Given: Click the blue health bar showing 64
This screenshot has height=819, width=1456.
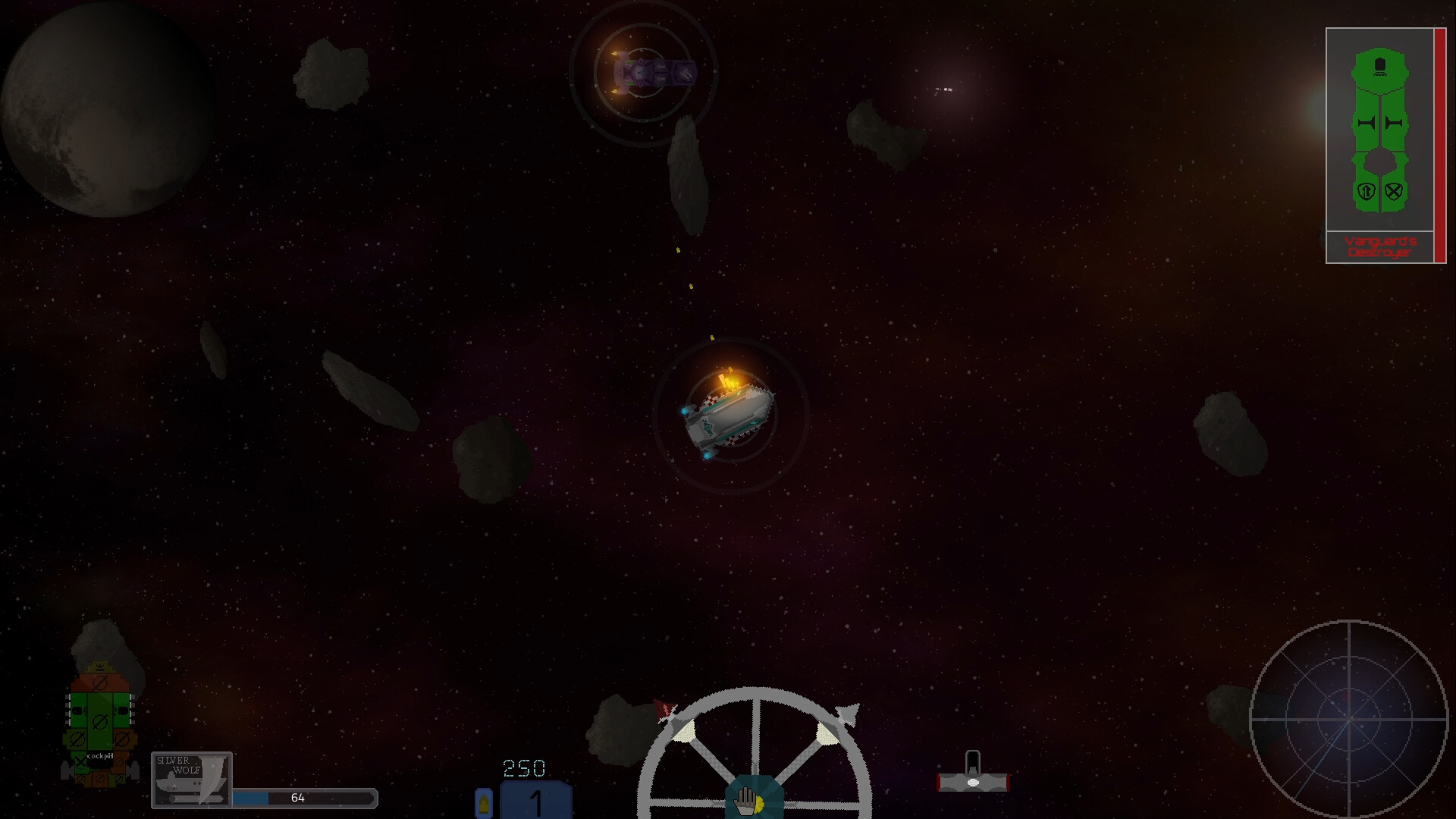Looking at the screenshot, I should coord(303,798).
